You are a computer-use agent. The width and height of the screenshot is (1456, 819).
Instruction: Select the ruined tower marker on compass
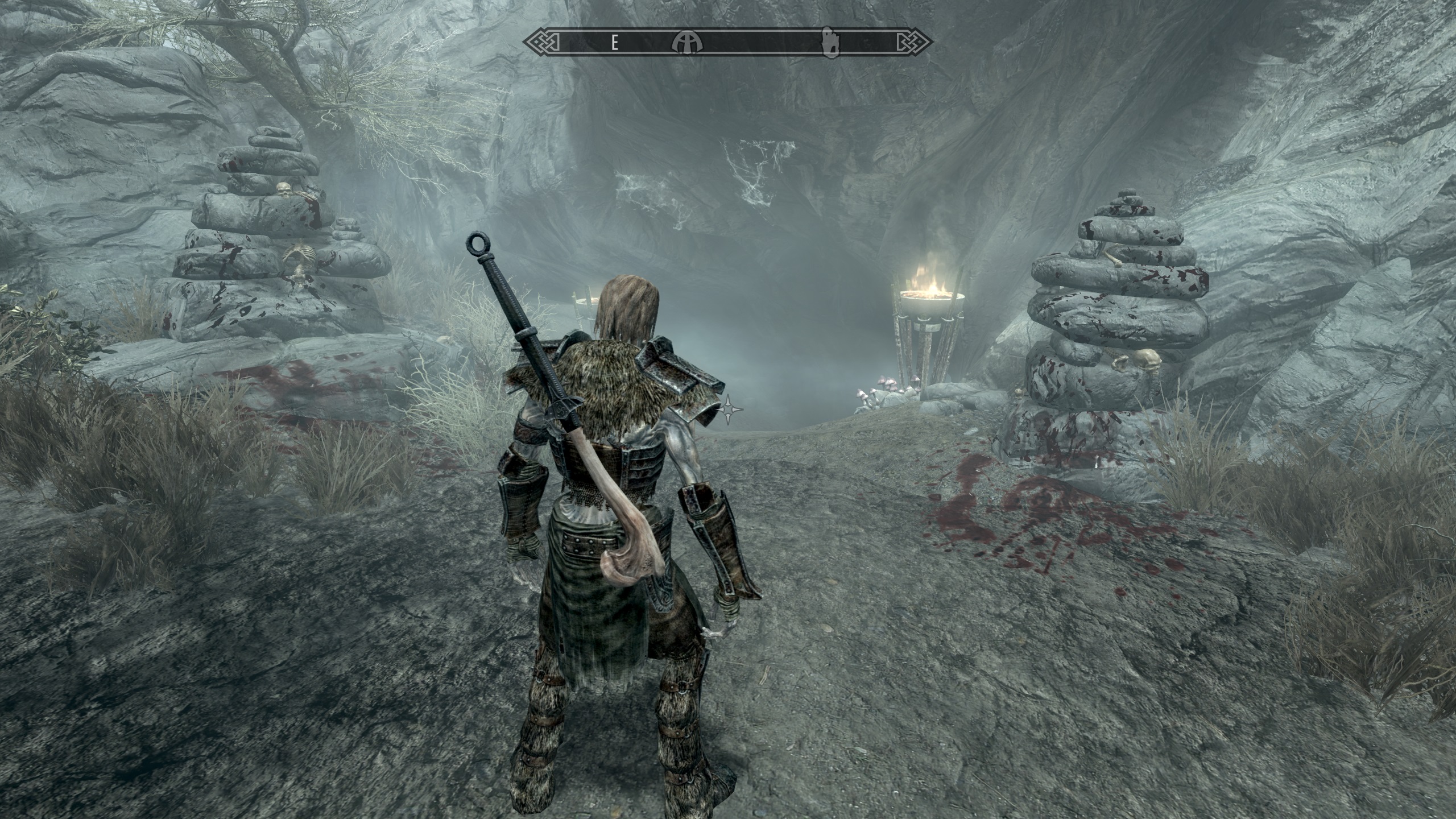(832, 42)
